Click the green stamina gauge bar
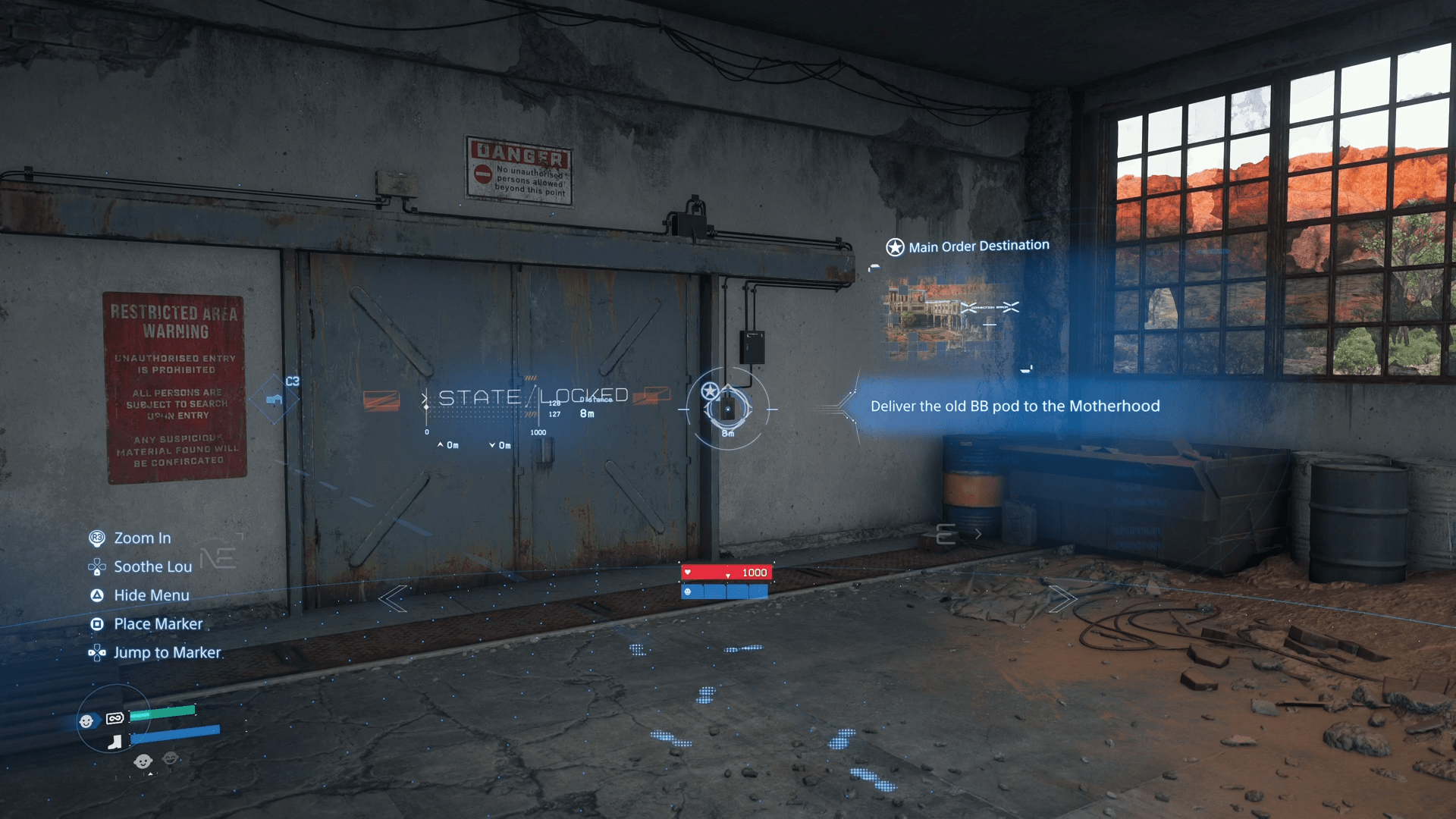 [x=163, y=713]
